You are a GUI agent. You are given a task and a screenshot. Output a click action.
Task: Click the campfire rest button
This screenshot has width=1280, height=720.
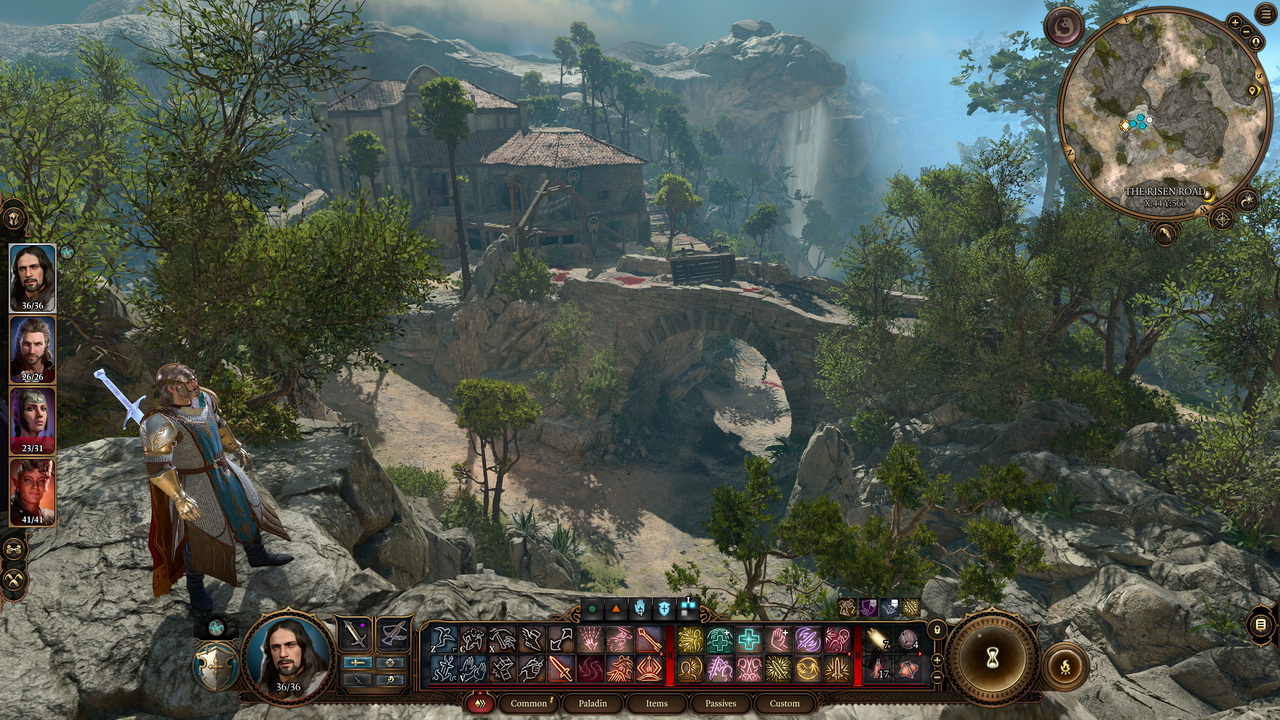(x=1064, y=667)
